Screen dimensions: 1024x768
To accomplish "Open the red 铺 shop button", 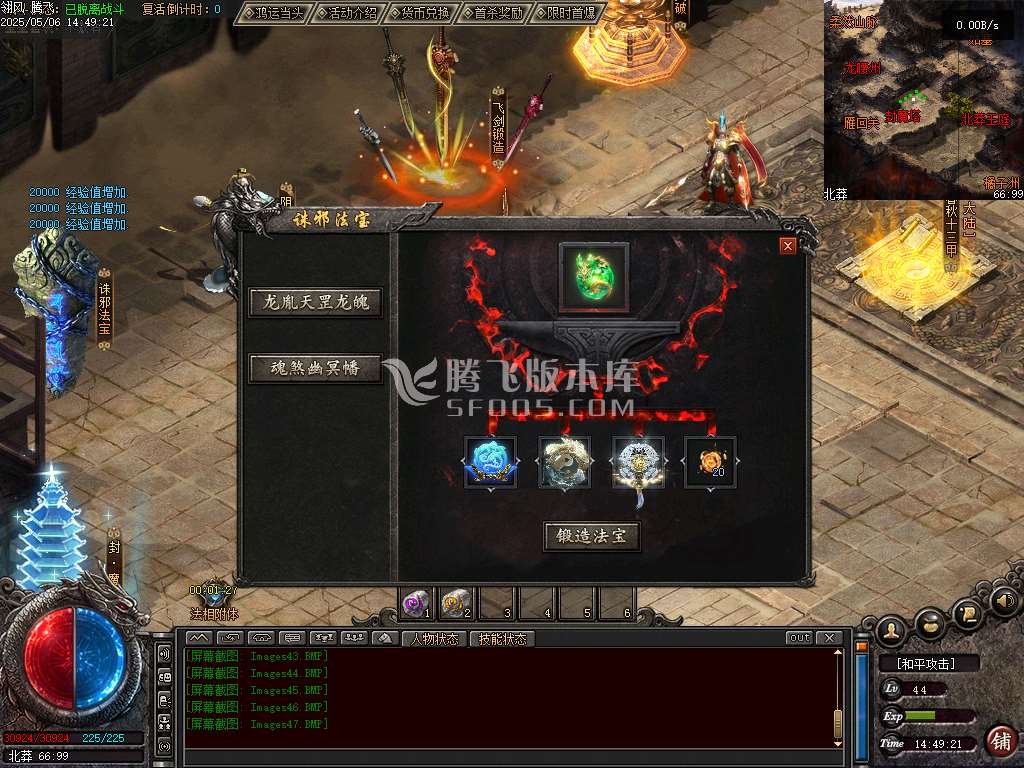I will (x=1000, y=740).
